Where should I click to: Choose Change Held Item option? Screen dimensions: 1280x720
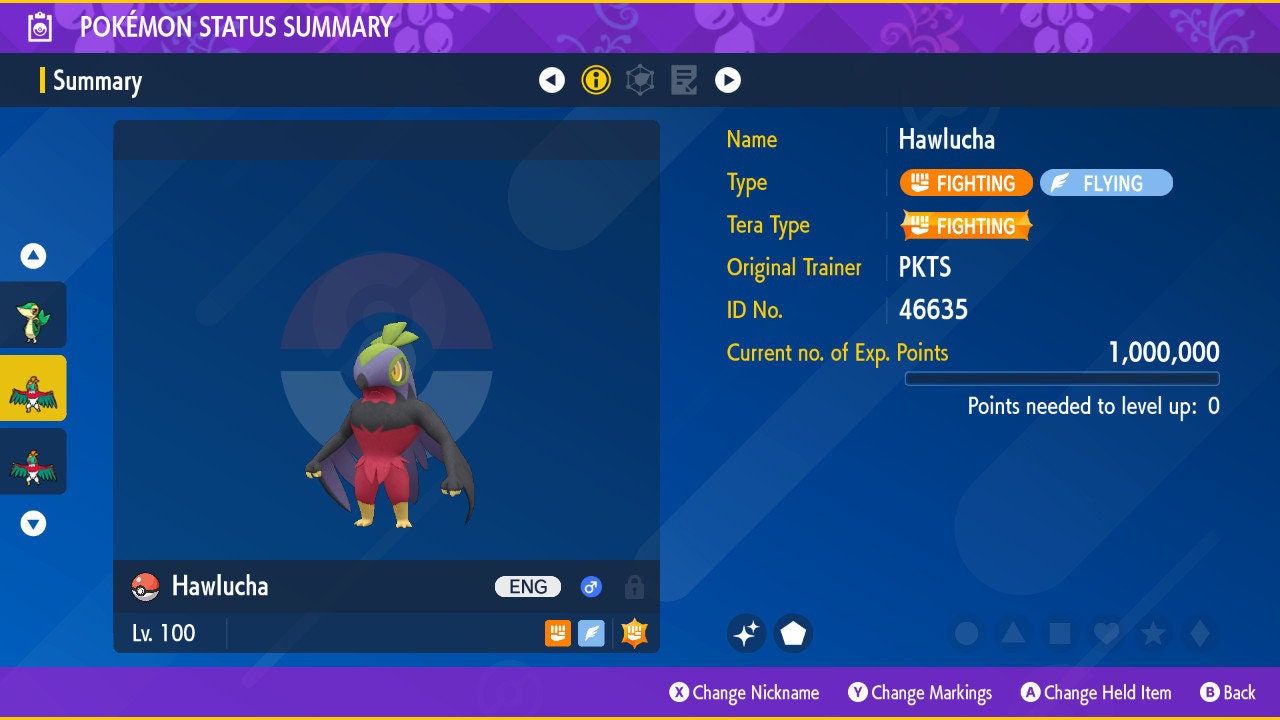[x=1096, y=692]
